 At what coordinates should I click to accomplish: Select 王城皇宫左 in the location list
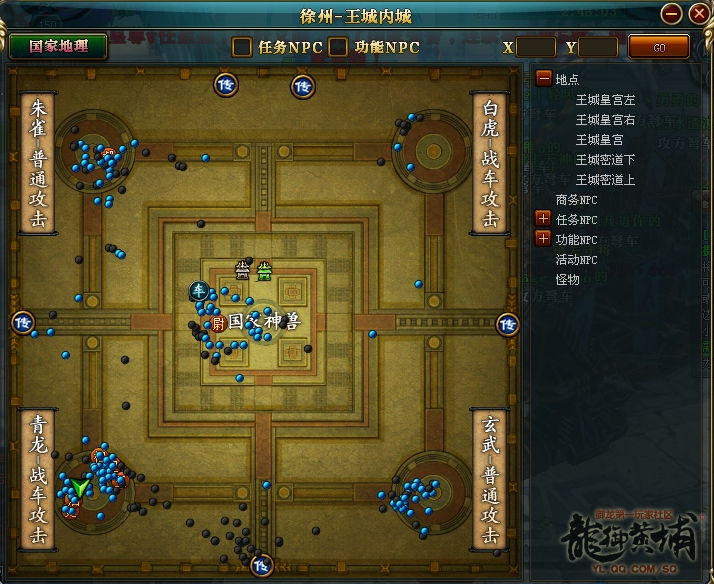[606, 99]
